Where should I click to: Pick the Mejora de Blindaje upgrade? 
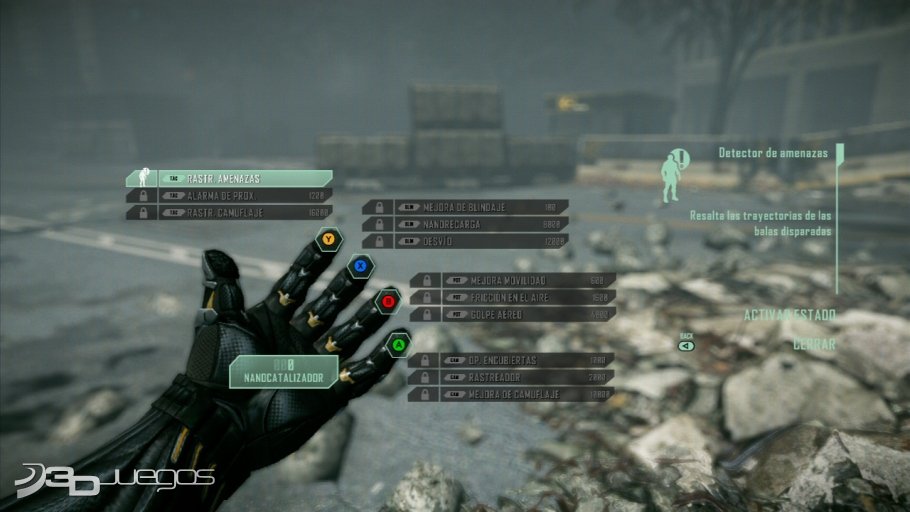[x=466, y=207]
